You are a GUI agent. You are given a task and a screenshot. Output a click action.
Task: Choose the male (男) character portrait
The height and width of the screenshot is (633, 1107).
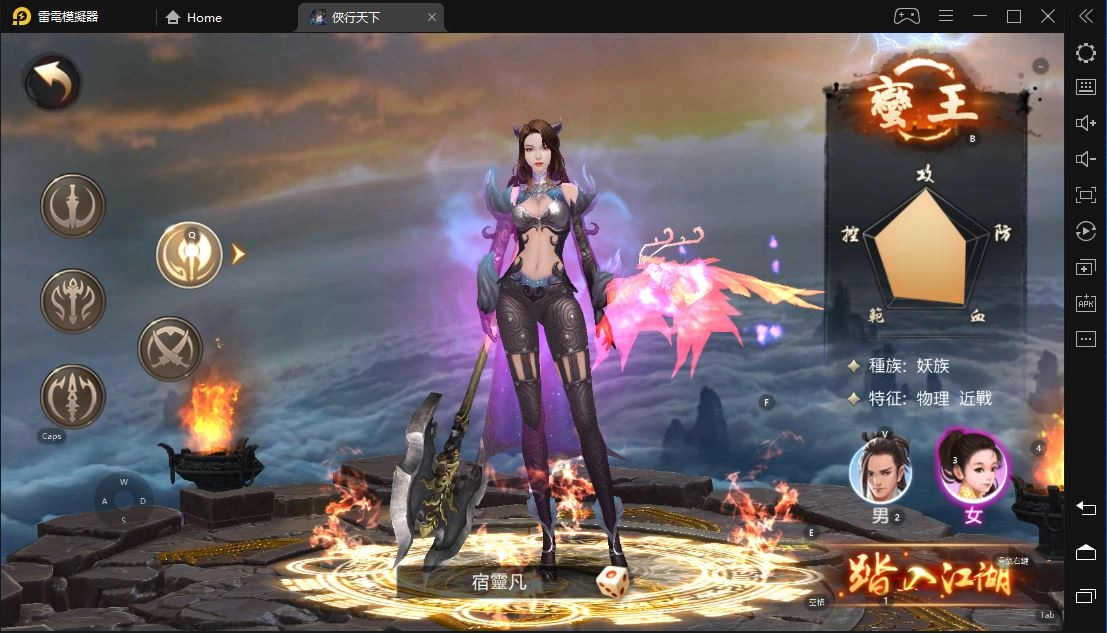pos(879,472)
